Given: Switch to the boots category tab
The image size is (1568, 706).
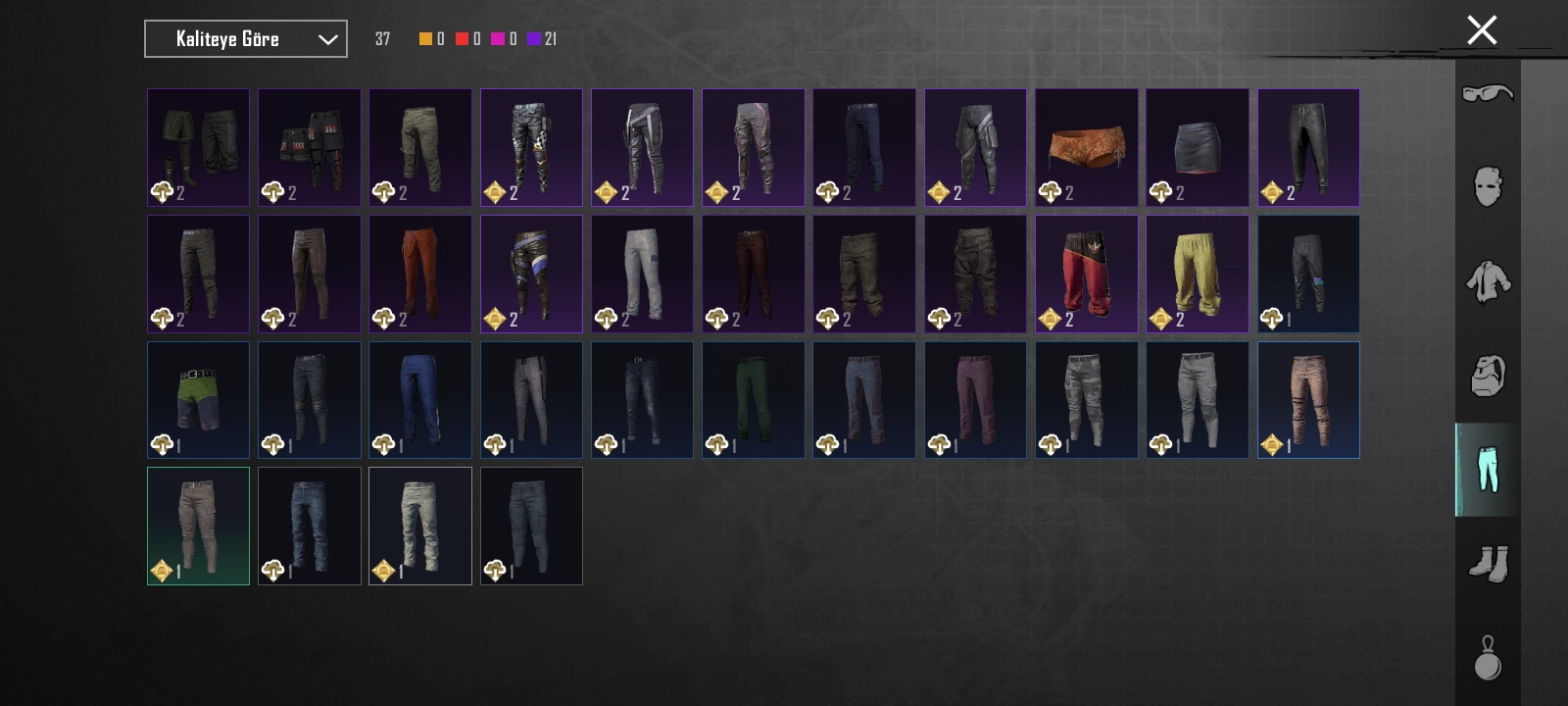Looking at the screenshot, I should tap(1488, 564).
